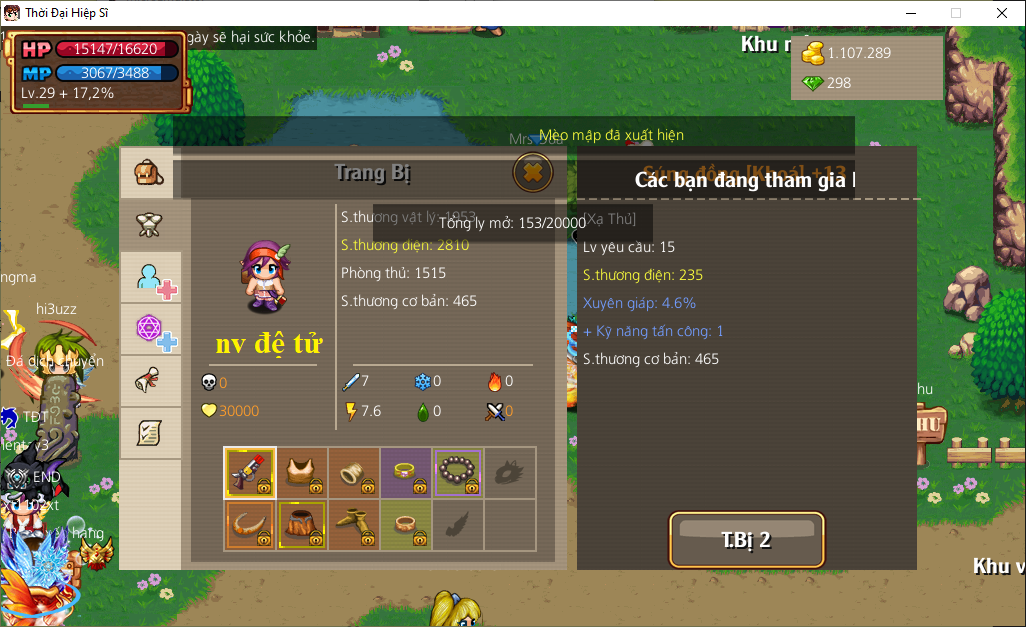Open the rolled scroll with ribbon tab
The width and height of the screenshot is (1026, 627).
pyautogui.click(x=149, y=381)
